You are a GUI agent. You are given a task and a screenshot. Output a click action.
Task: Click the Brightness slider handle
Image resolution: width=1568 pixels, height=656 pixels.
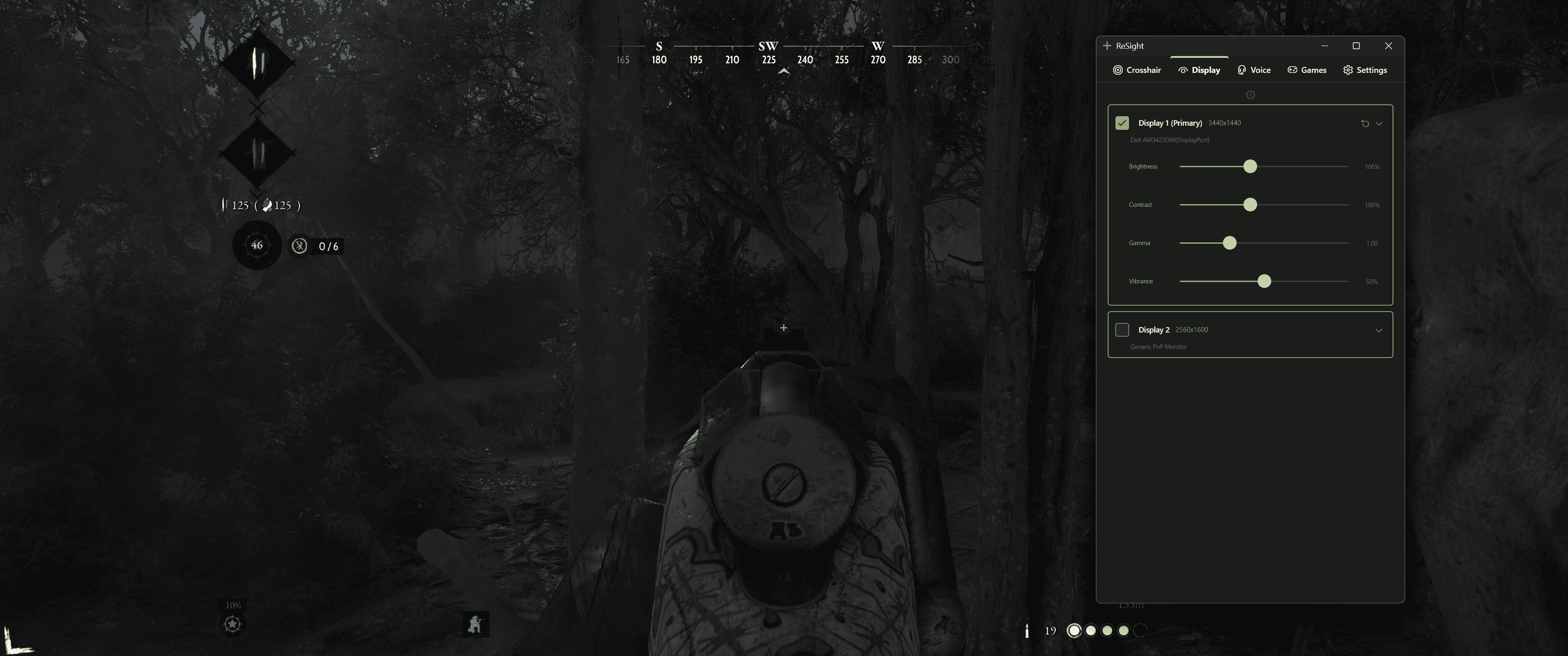tap(1250, 166)
